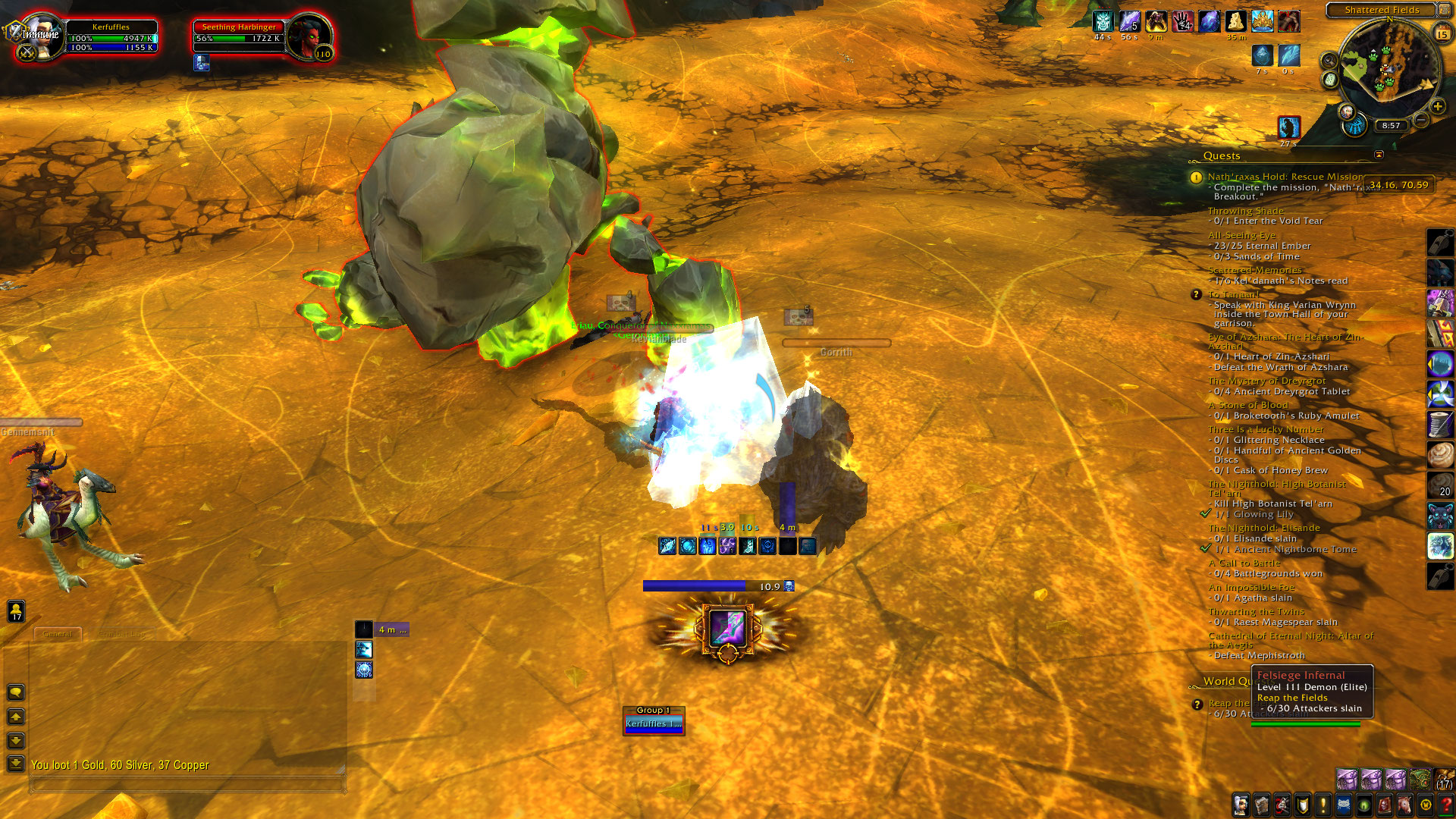Switch to the Combat Log chat tab
This screenshot has width=1456, height=819.
click(x=121, y=634)
